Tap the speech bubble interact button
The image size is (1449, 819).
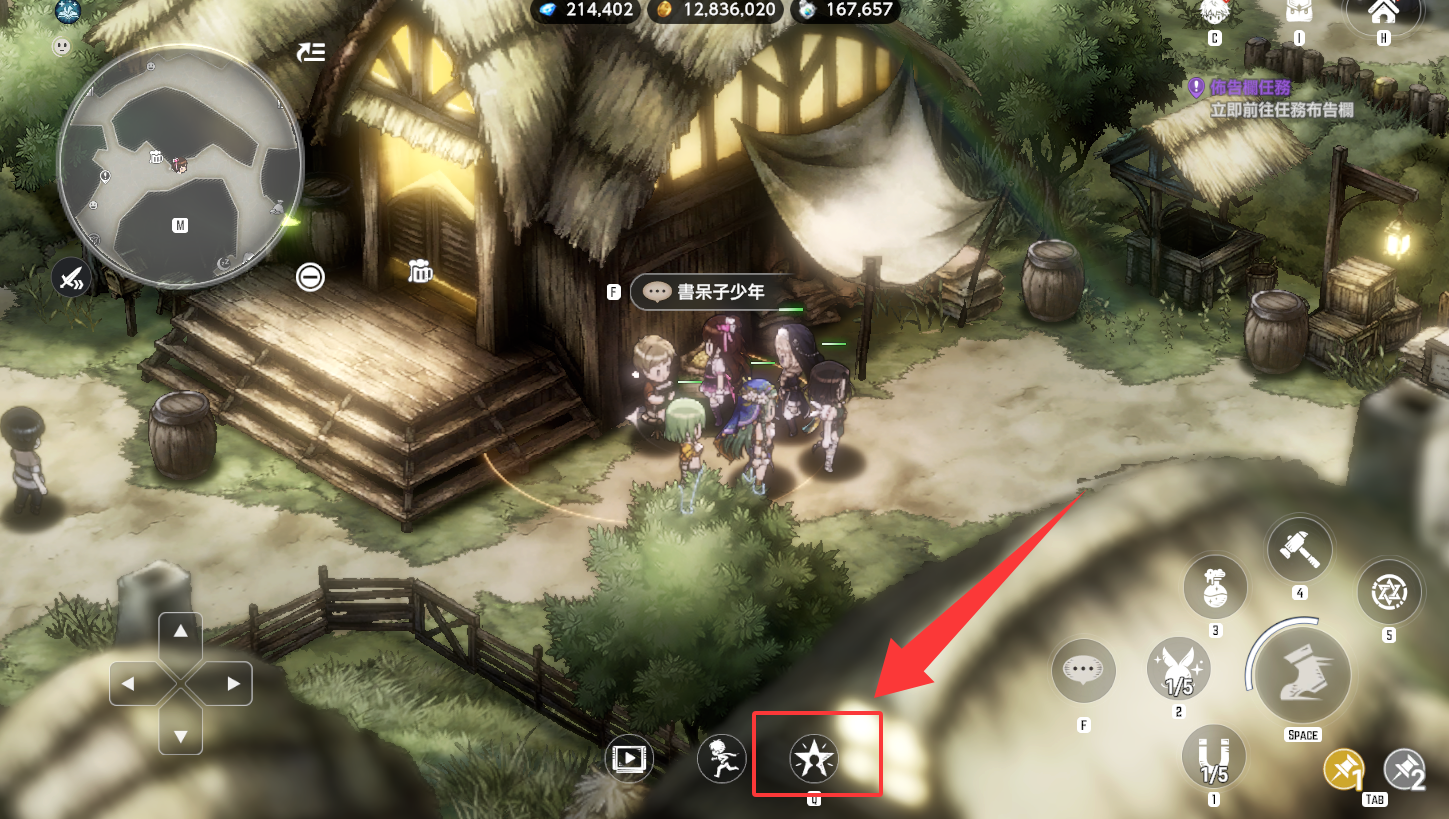1083,671
